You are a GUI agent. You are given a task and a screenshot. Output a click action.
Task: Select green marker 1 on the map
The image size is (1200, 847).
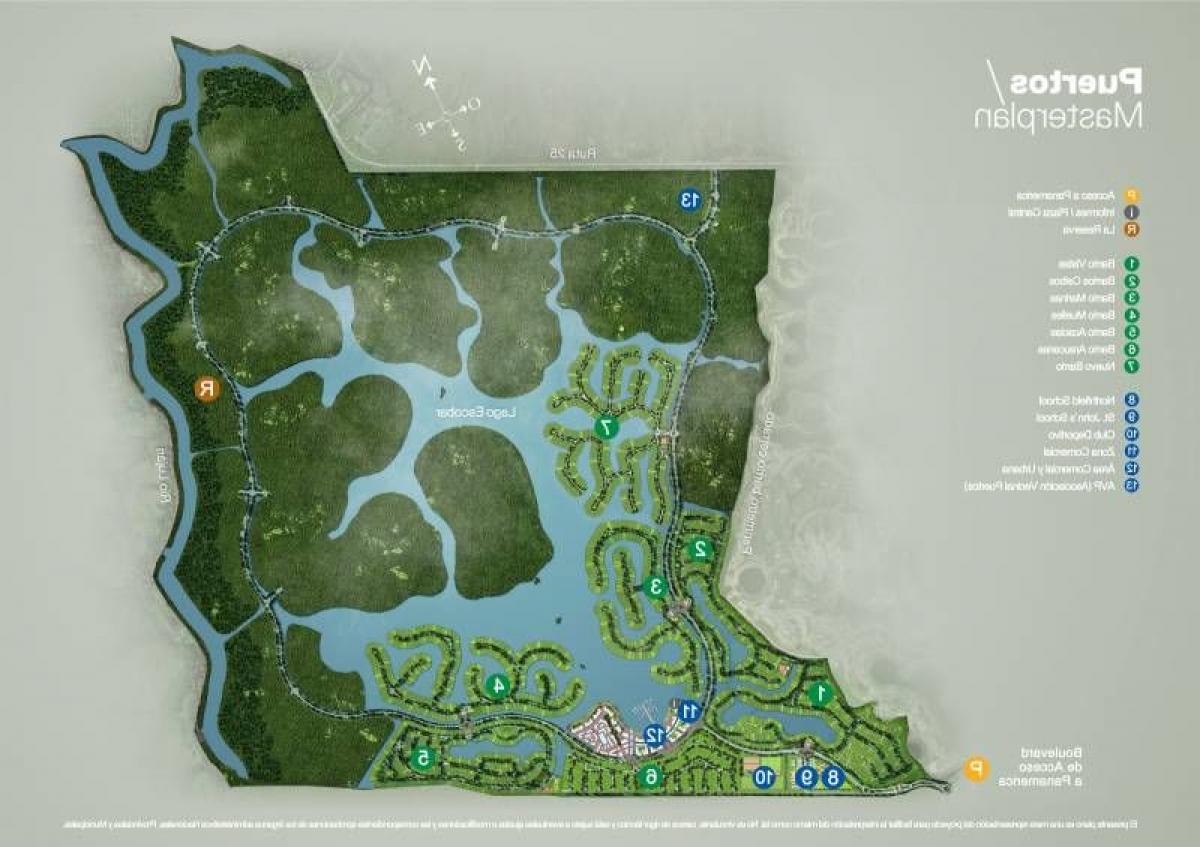(x=819, y=692)
